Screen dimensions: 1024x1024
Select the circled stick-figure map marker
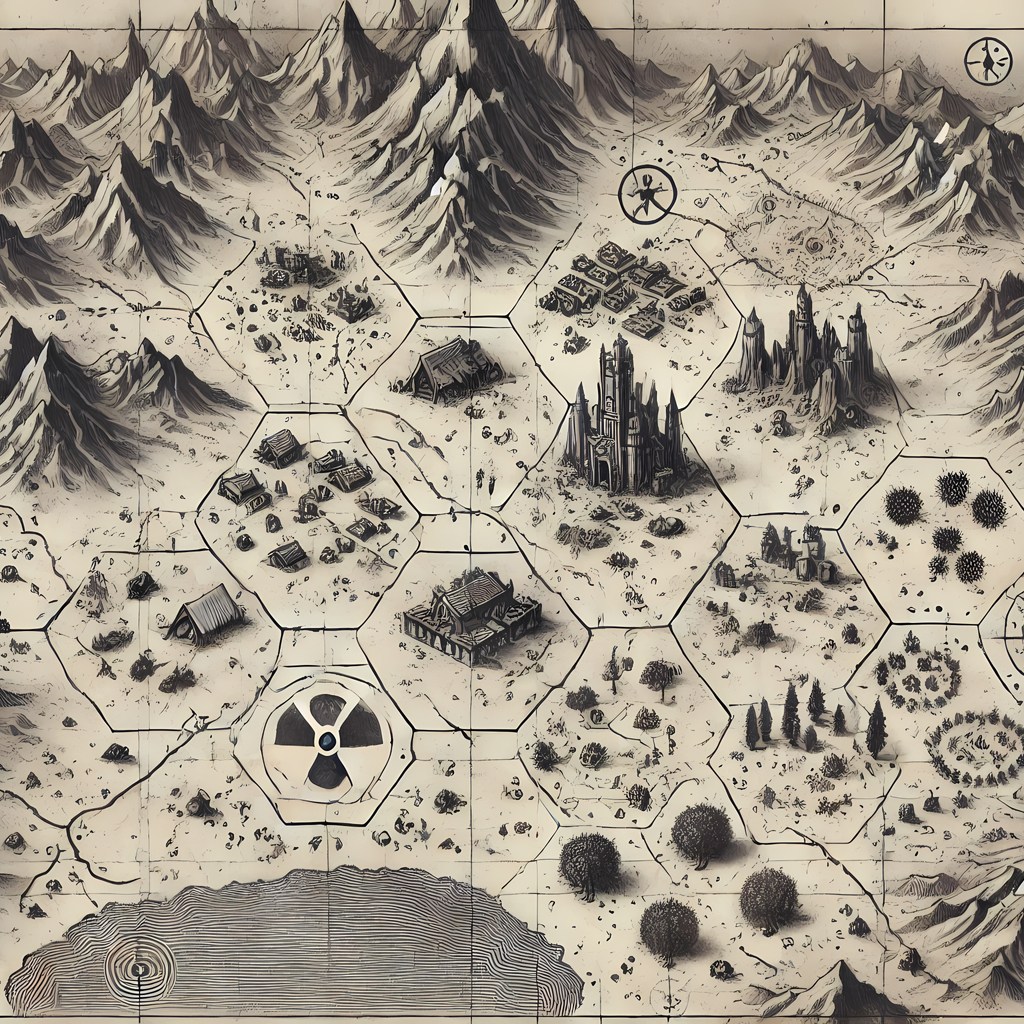(x=642, y=194)
